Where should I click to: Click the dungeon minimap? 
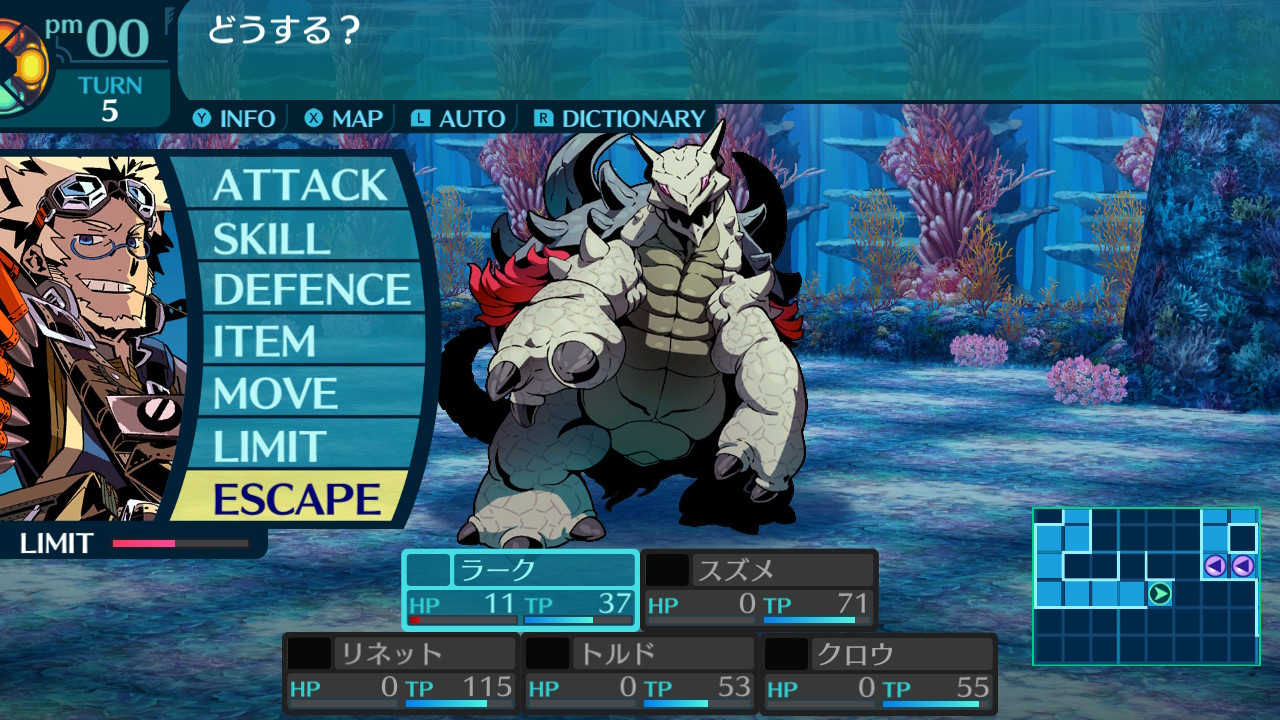click(x=1145, y=586)
